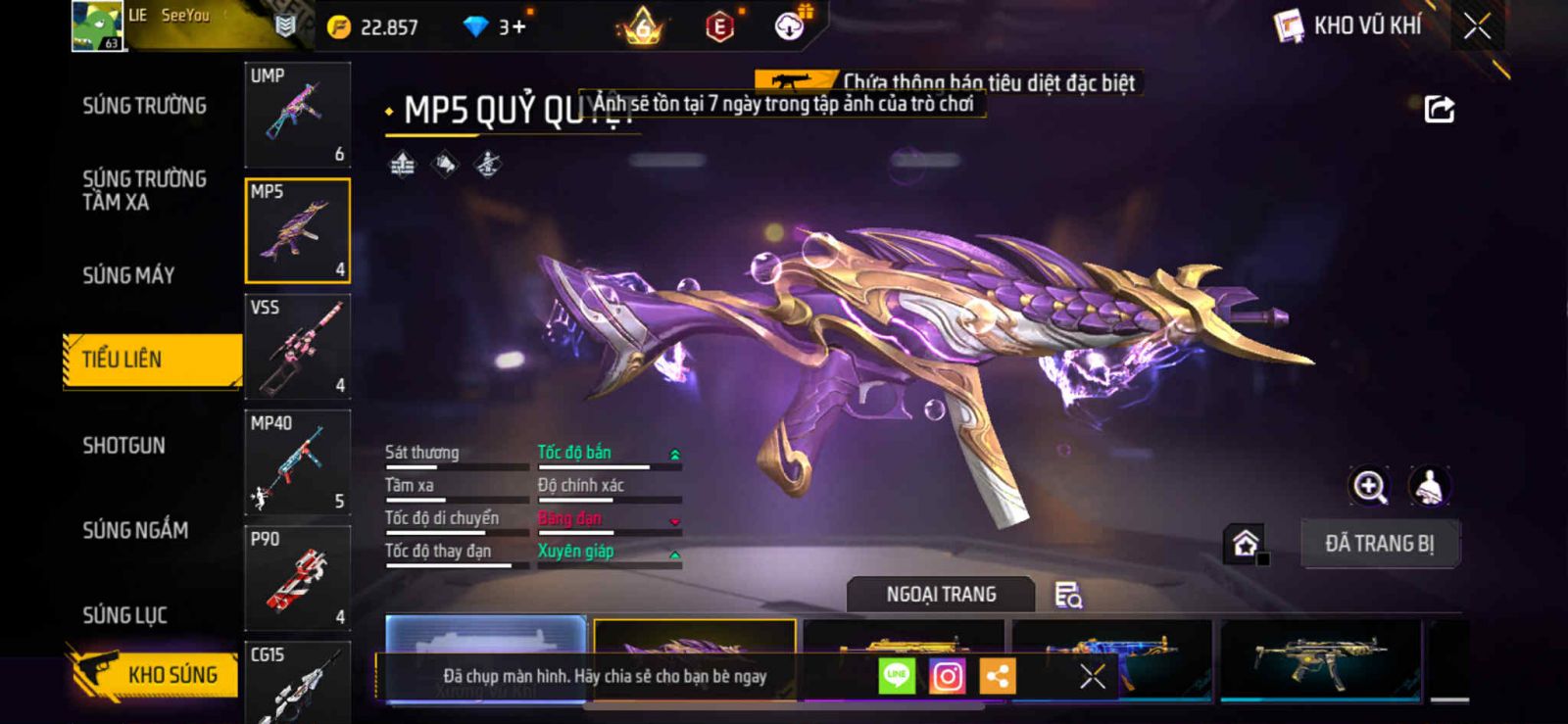This screenshot has width=1568, height=724.
Task: Dismiss the screenshot share popup
Action: (x=1092, y=676)
